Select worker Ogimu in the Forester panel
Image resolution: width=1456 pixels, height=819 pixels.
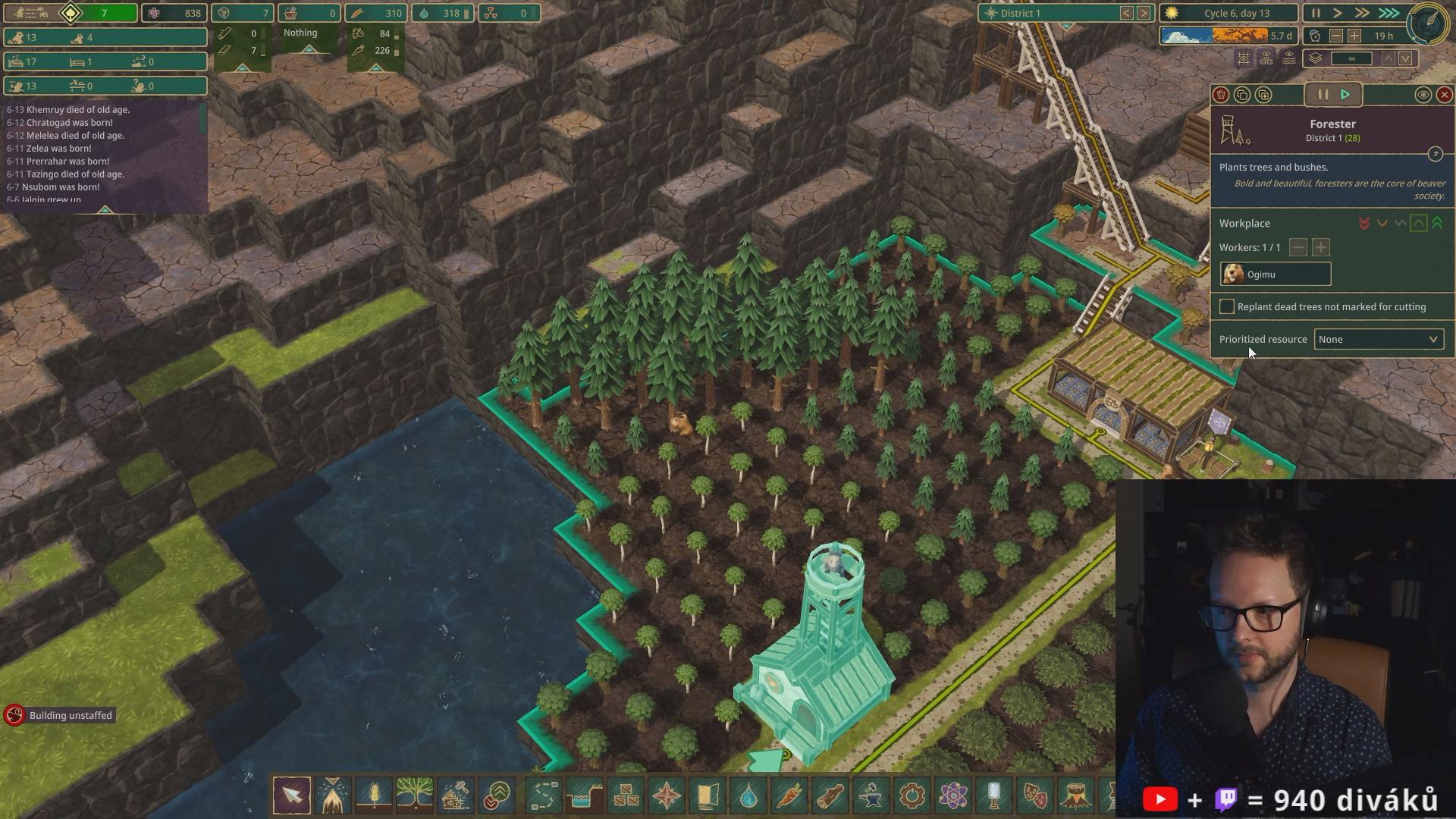(x=1275, y=275)
